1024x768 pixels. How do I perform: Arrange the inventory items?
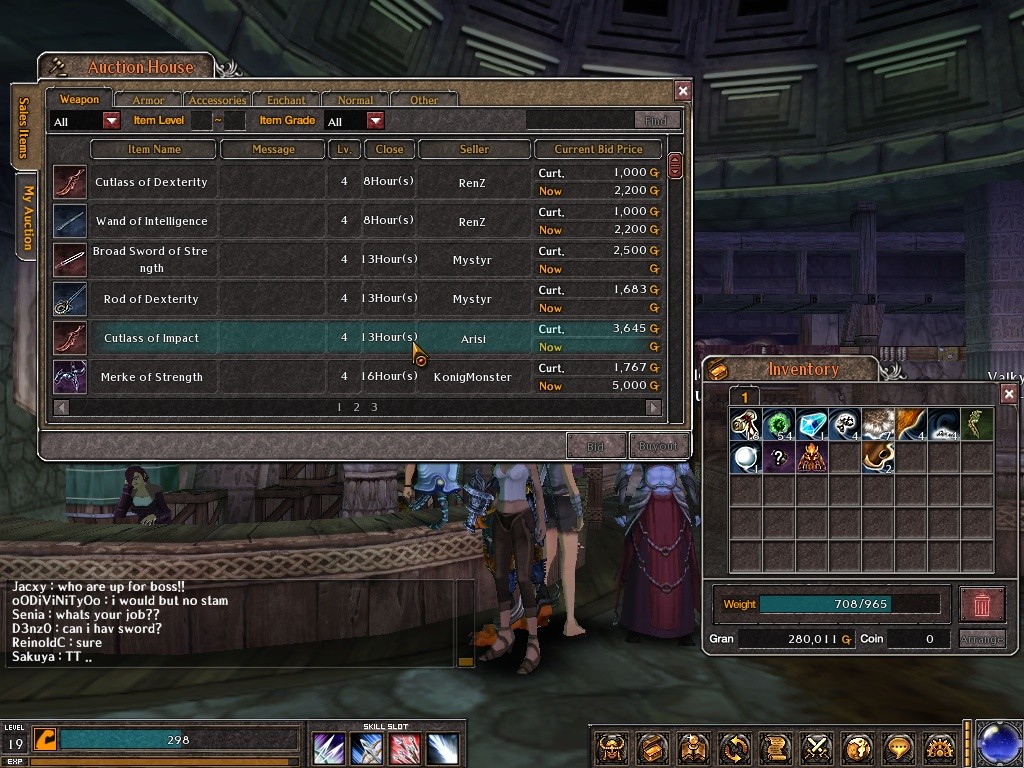981,639
